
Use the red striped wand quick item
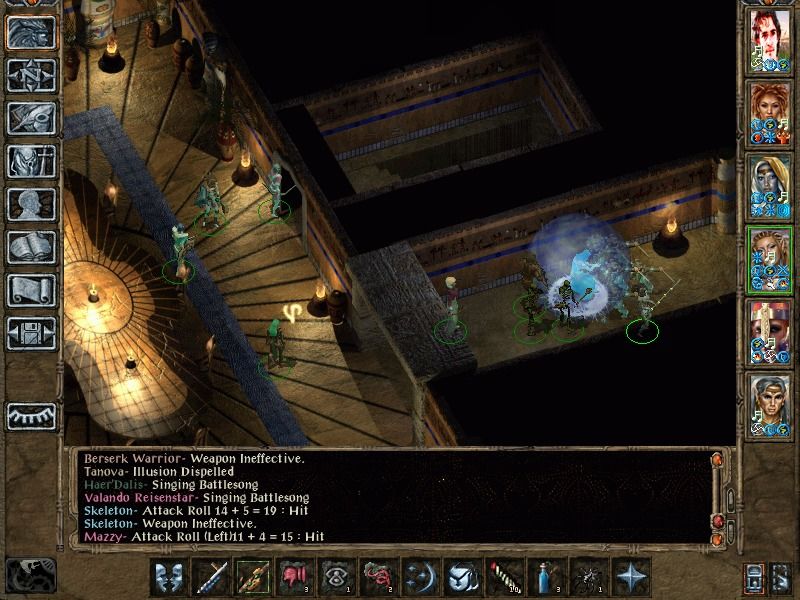(x=498, y=577)
